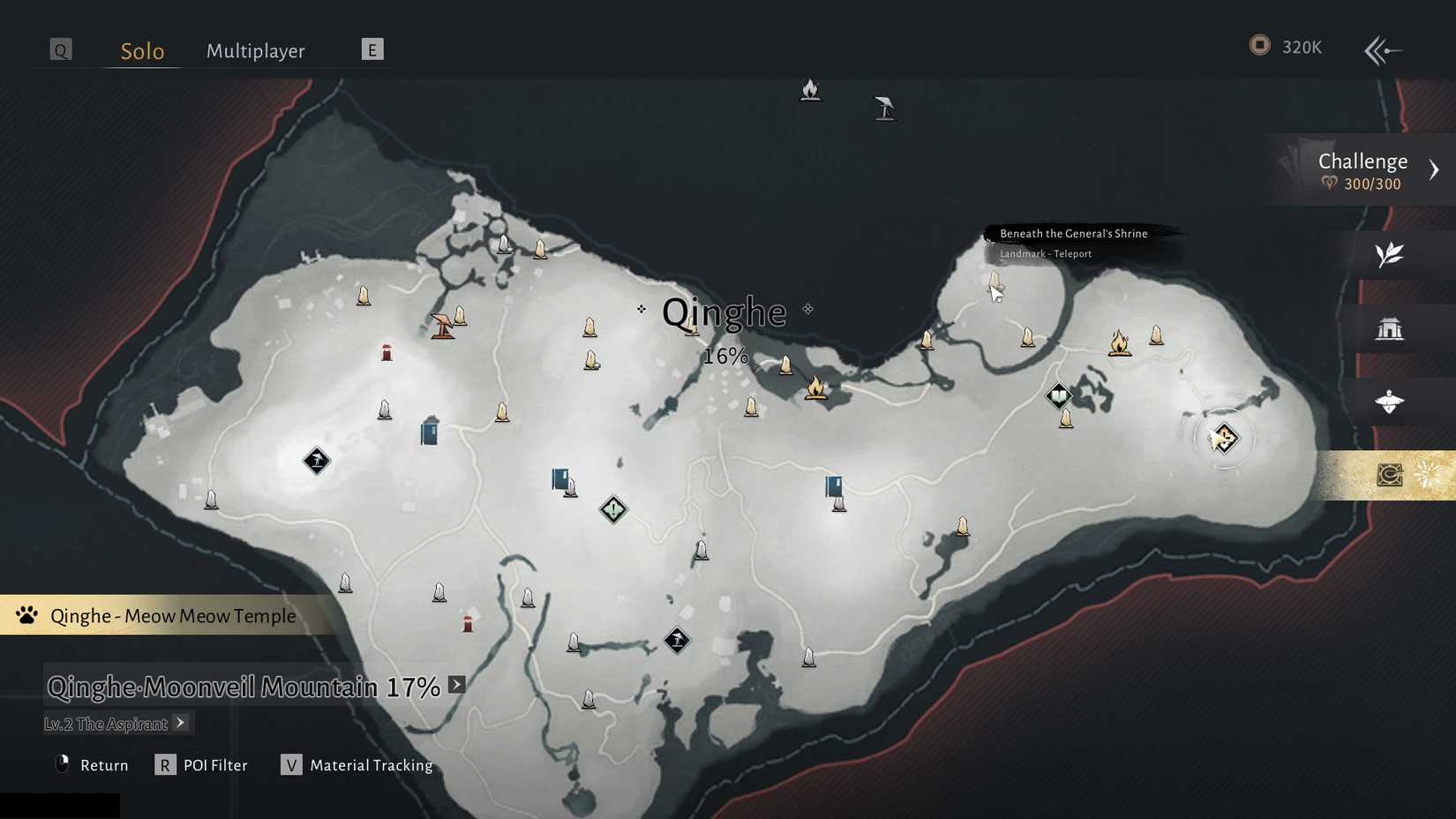Screen dimensions: 1456x819
Task: Click the exclamation diamond quest marker
Action: 613,509
